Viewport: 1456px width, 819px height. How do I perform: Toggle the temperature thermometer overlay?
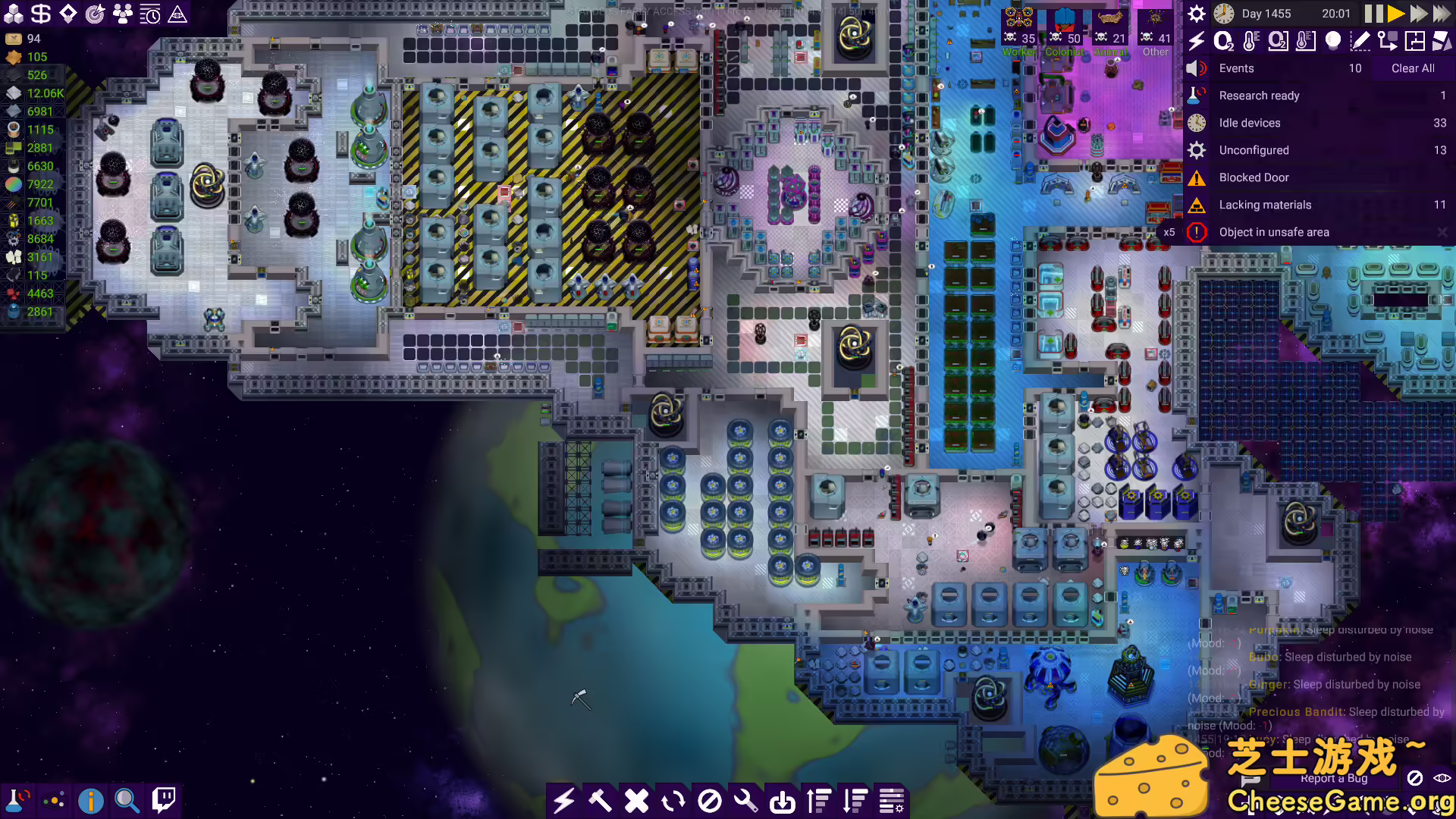click(1251, 42)
